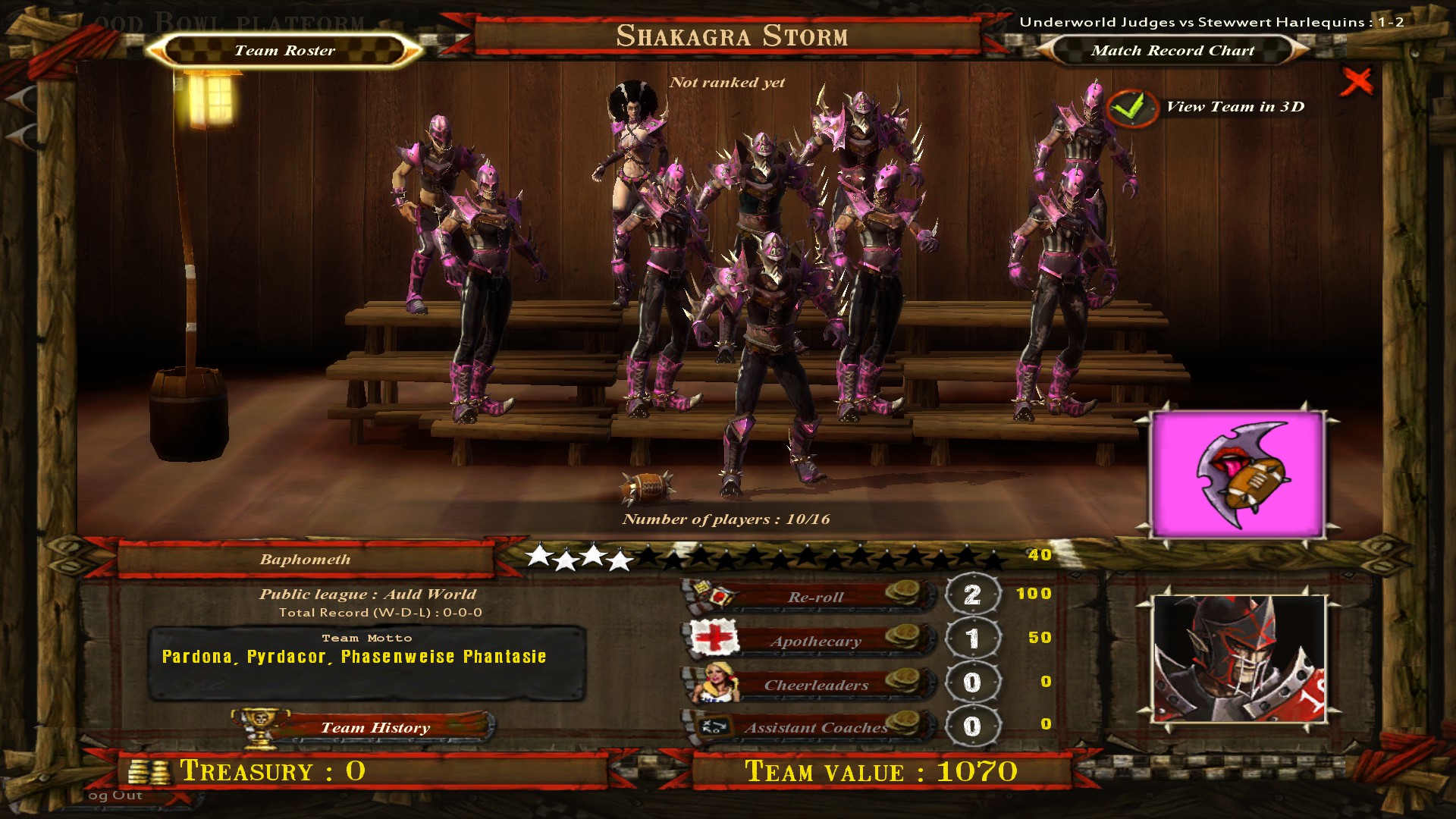
Task: Switch to Match Record Chart
Action: point(1172,51)
